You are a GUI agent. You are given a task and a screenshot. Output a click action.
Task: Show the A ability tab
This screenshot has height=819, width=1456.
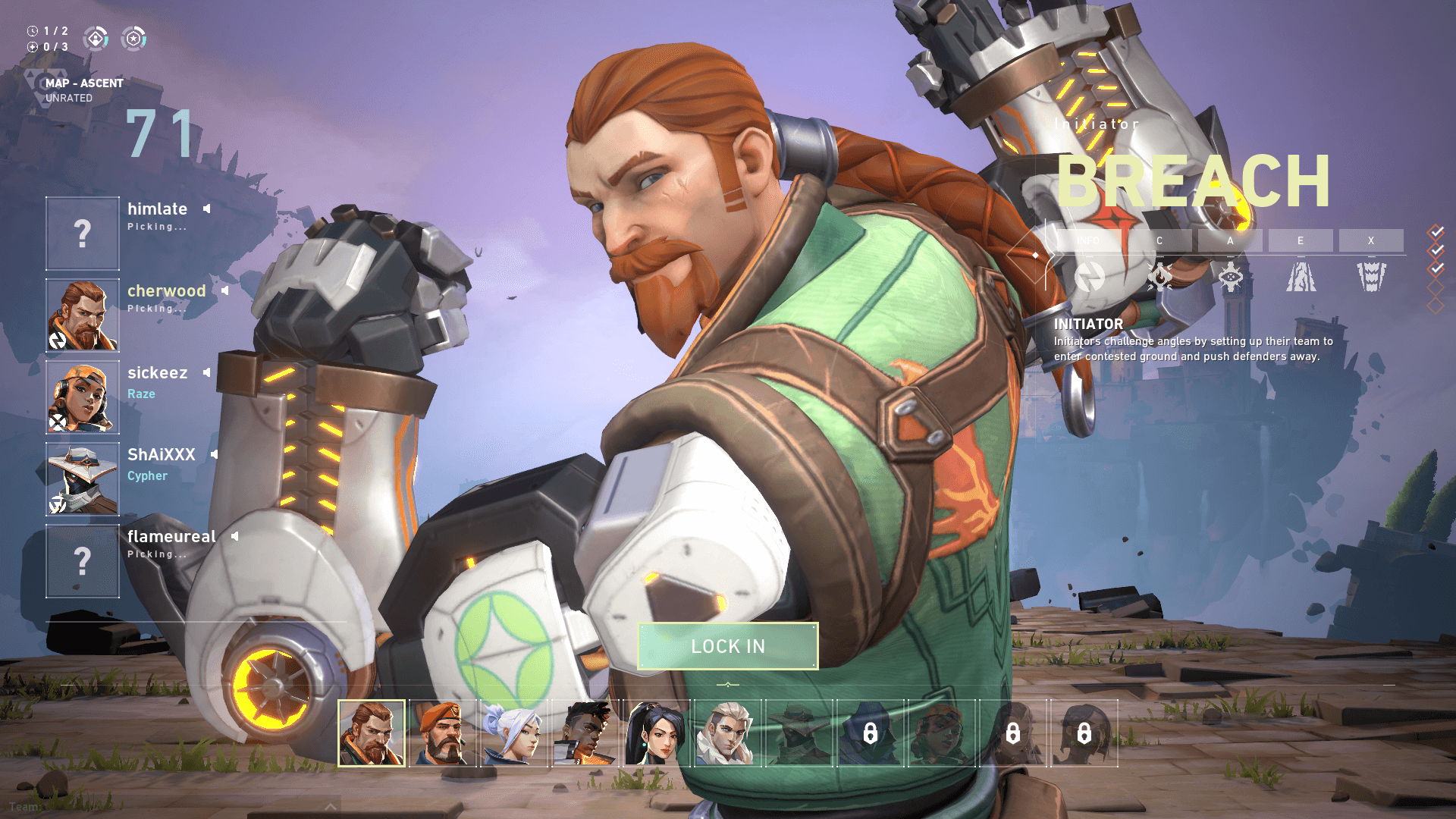tap(1230, 240)
